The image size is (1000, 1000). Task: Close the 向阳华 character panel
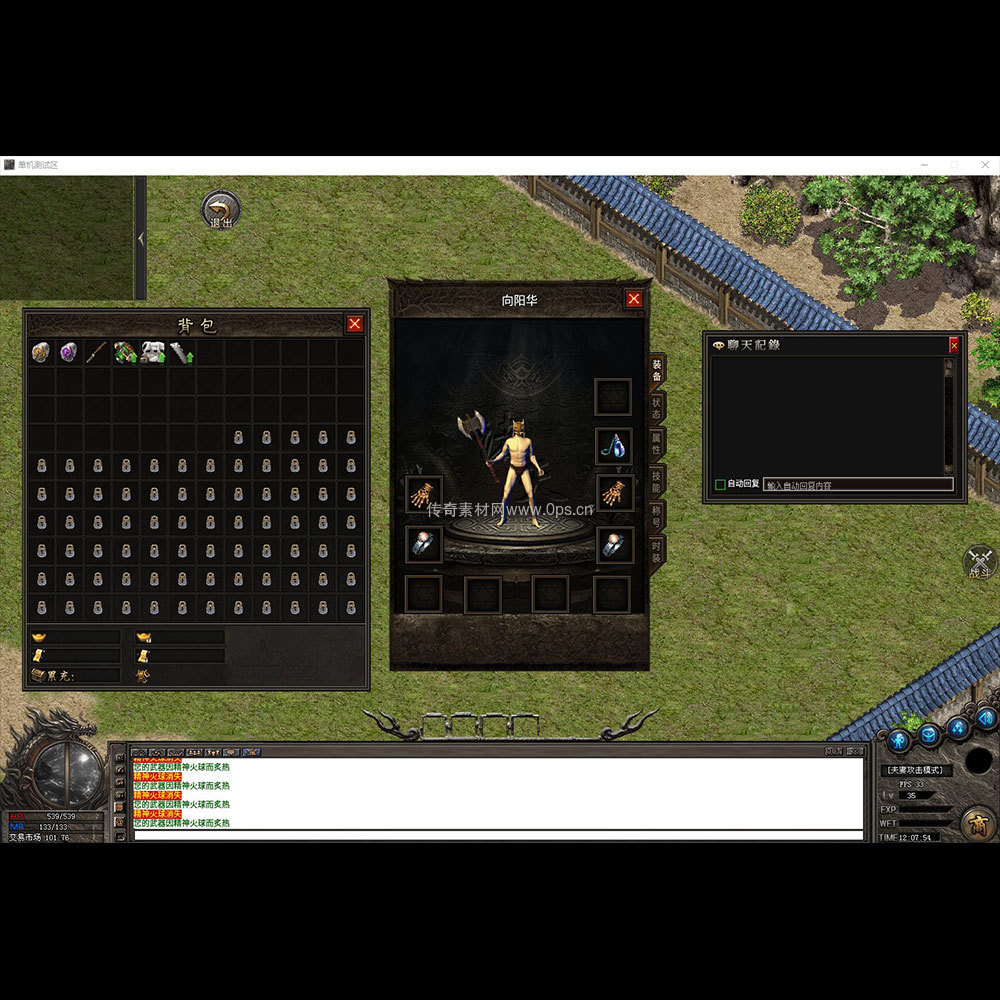(x=634, y=299)
